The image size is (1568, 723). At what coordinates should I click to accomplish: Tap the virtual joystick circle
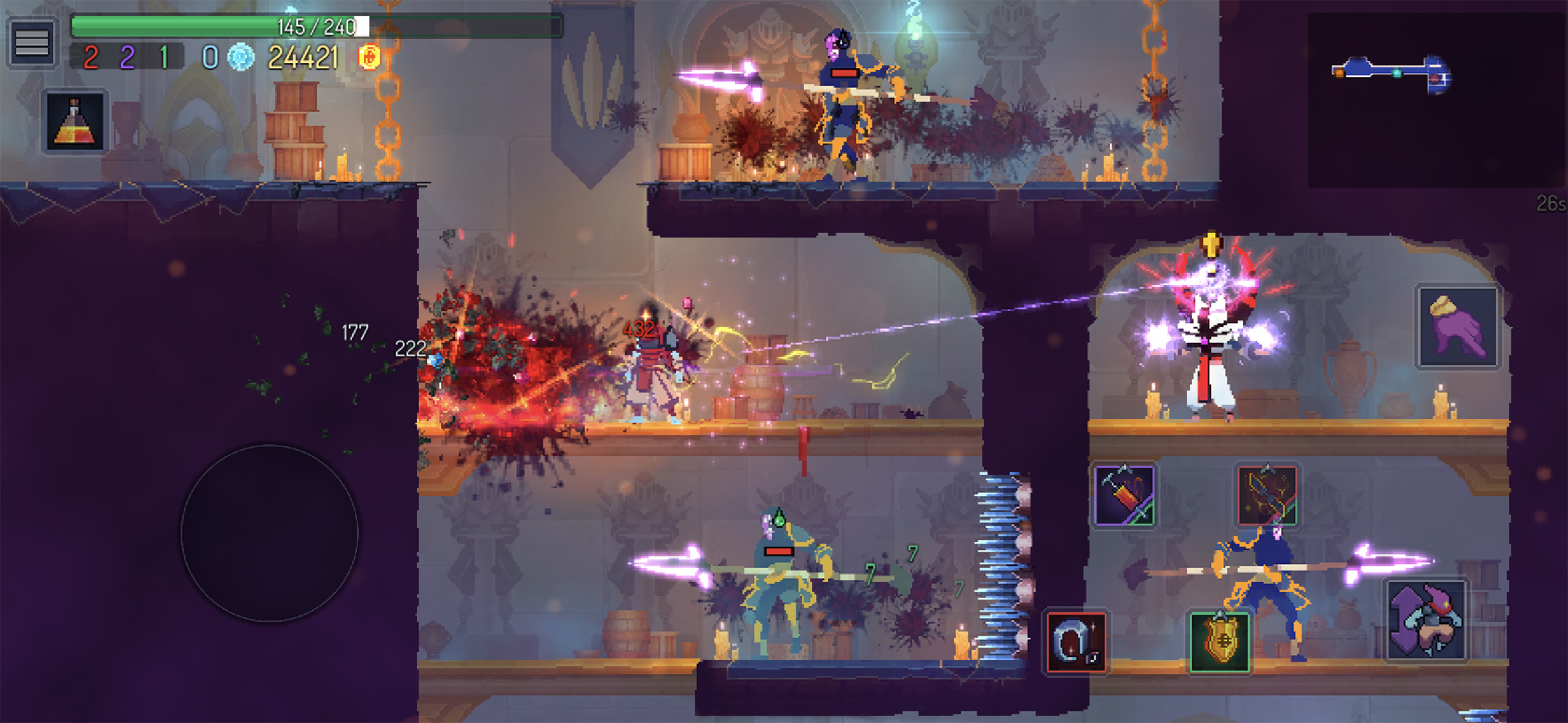270,532
